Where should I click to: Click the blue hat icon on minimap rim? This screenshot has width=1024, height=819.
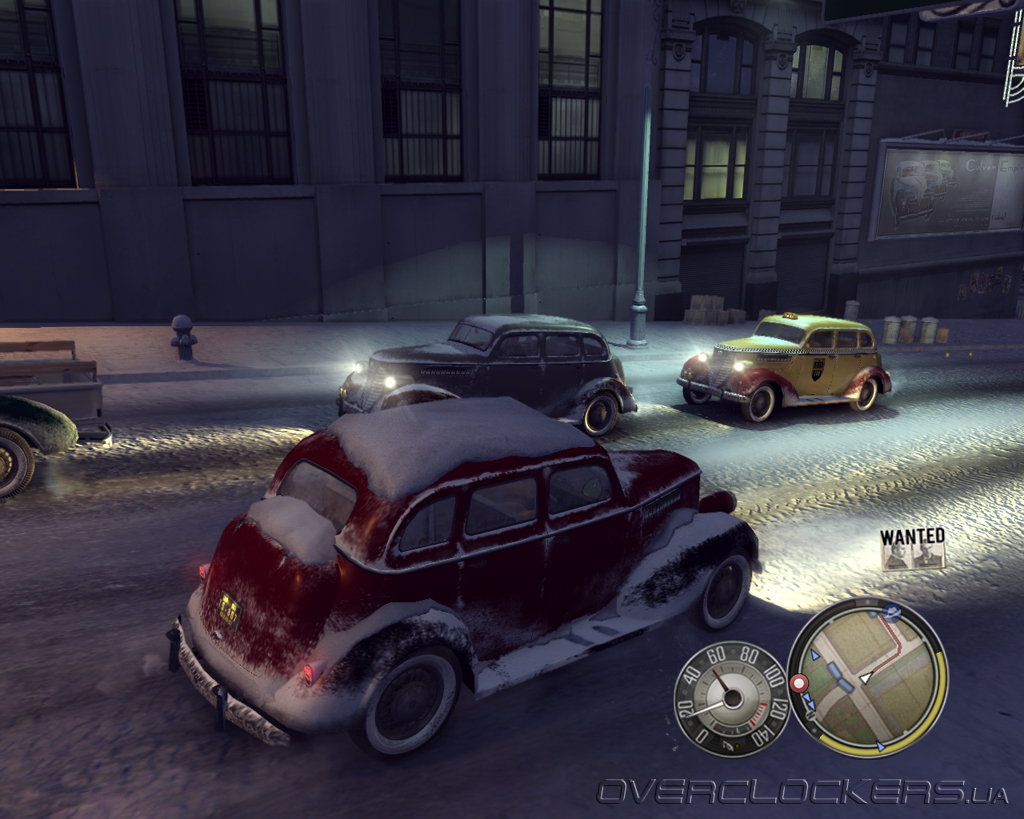pos(892,611)
